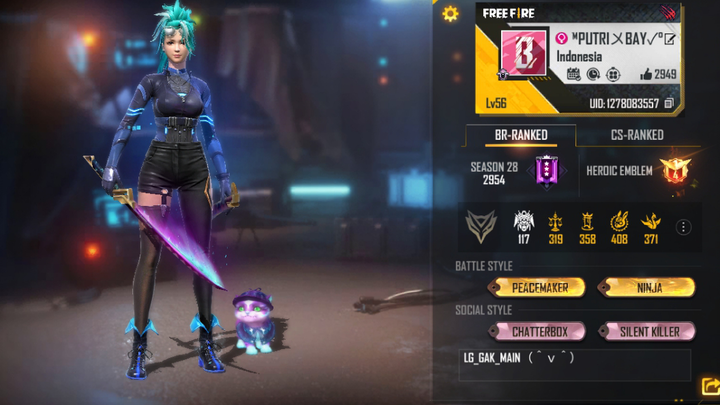The width and height of the screenshot is (720, 405).
Task: Edit the player name with the pencil icon
Action: 670,39
